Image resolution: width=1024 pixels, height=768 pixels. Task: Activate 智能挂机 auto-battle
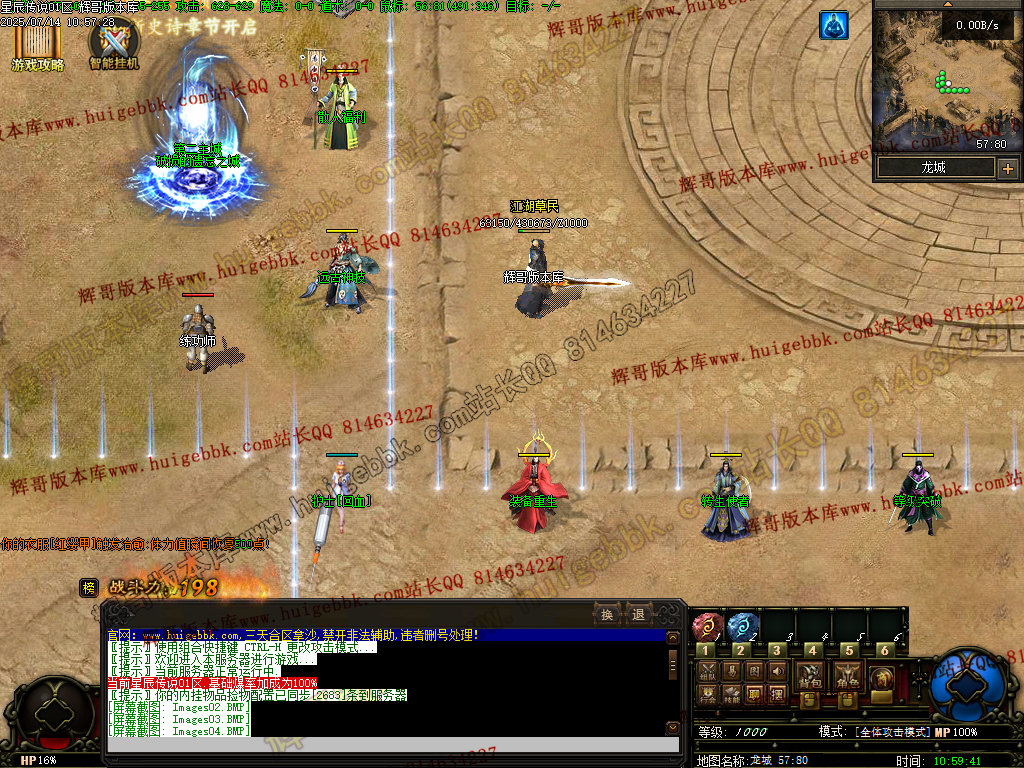(114, 45)
